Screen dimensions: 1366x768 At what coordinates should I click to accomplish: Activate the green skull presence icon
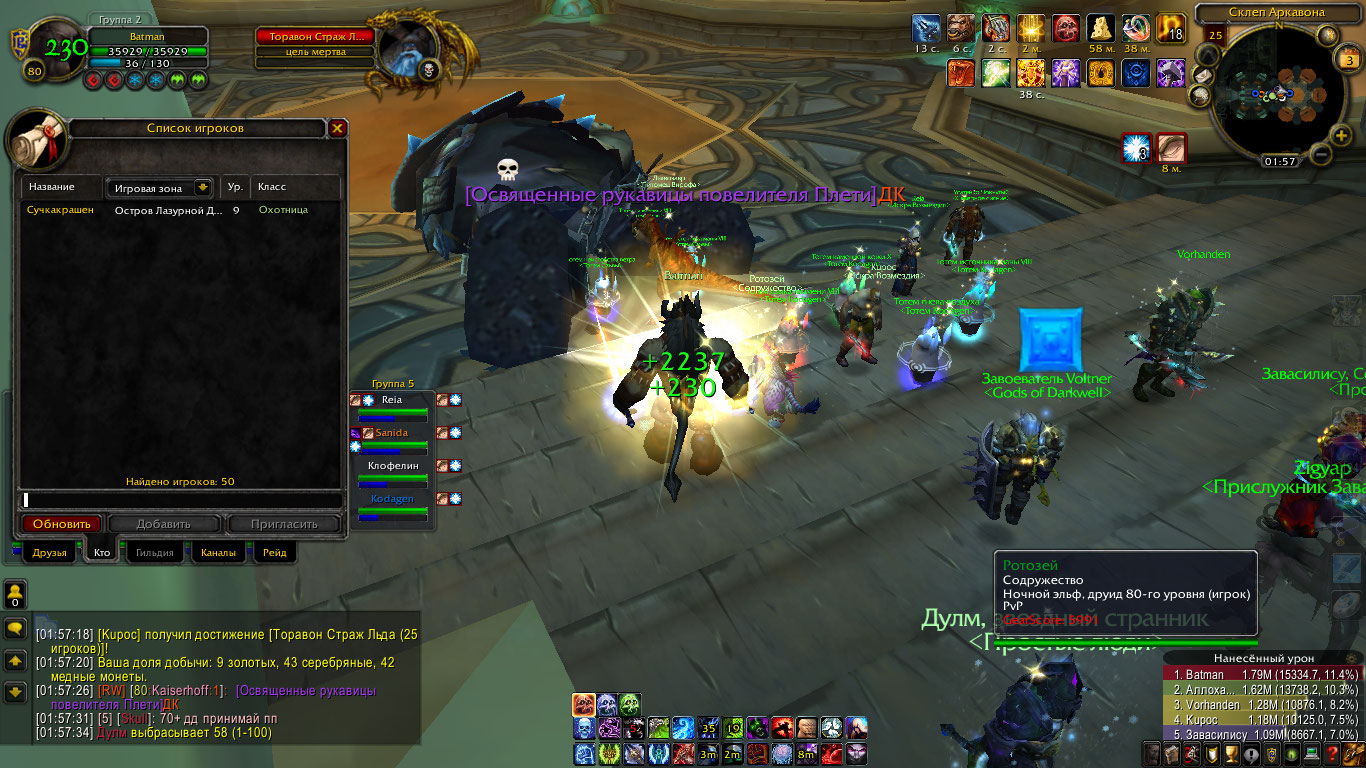pos(630,705)
